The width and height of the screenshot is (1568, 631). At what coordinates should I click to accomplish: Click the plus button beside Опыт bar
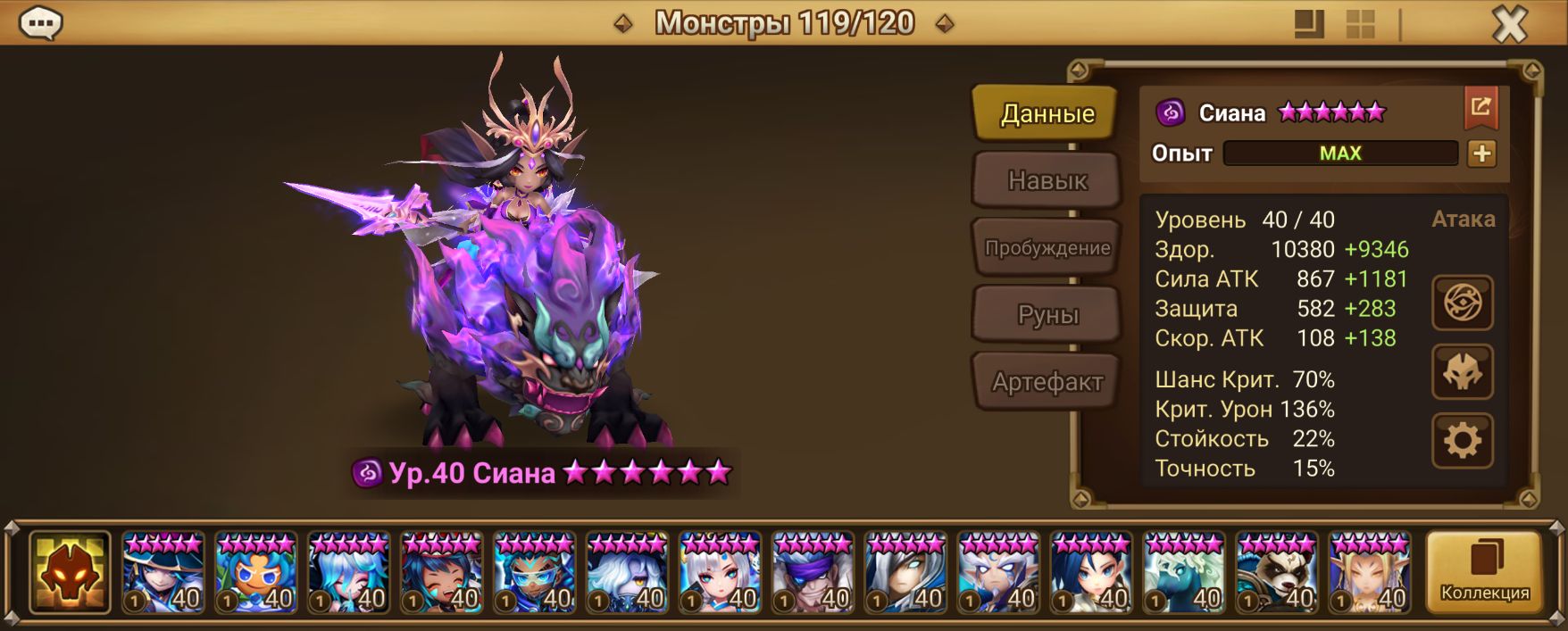pyautogui.click(x=1481, y=154)
